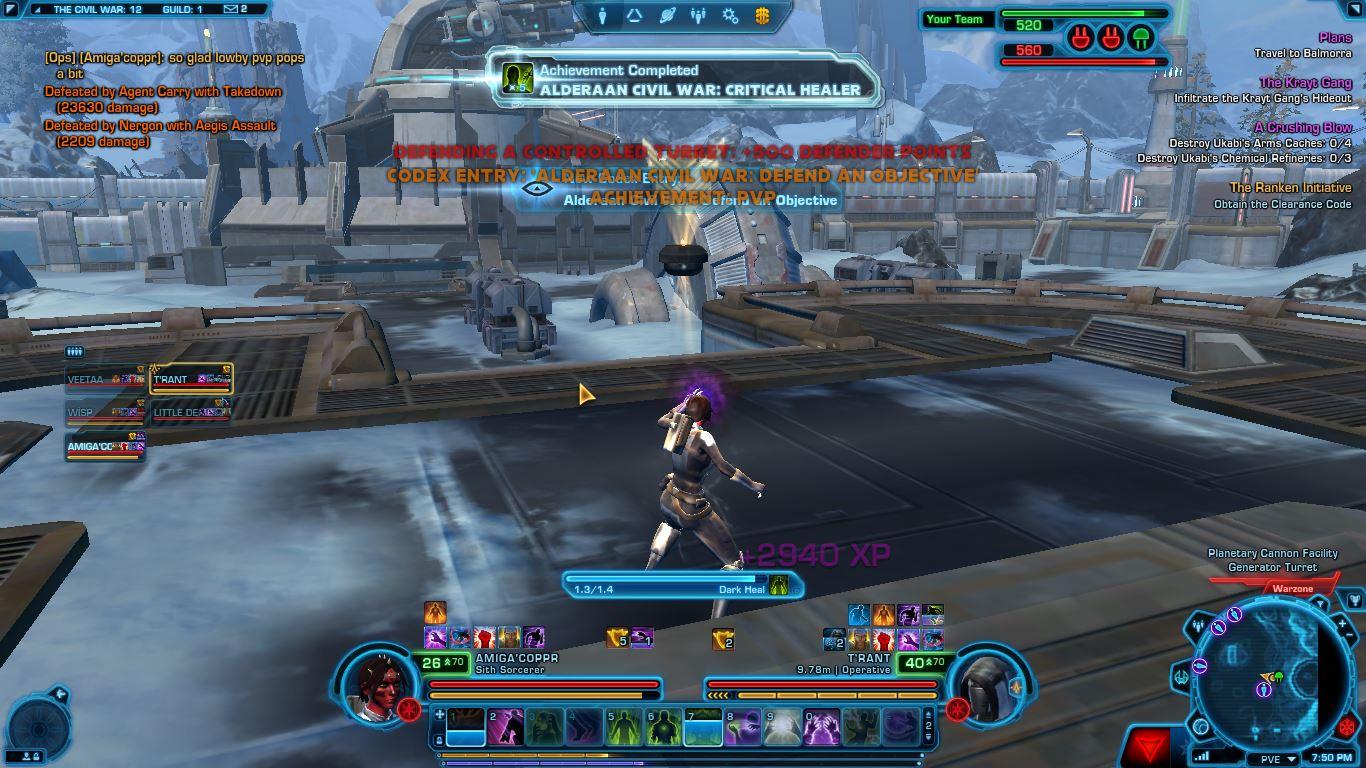Click the Sith Sorcerer player portrait
Screen dimensions: 1366x768
(378, 685)
